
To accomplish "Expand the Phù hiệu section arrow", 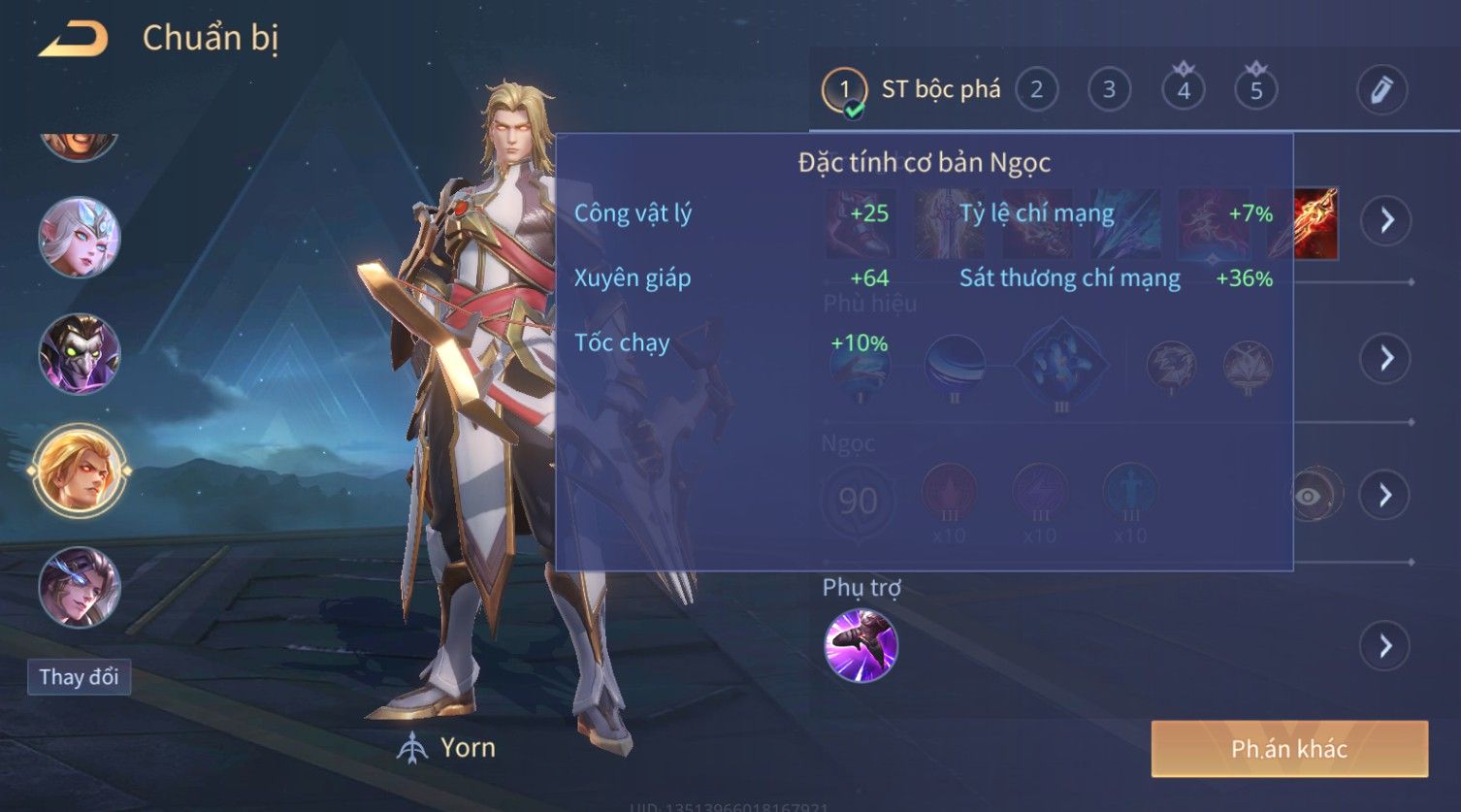I will (x=1386, y=358).
